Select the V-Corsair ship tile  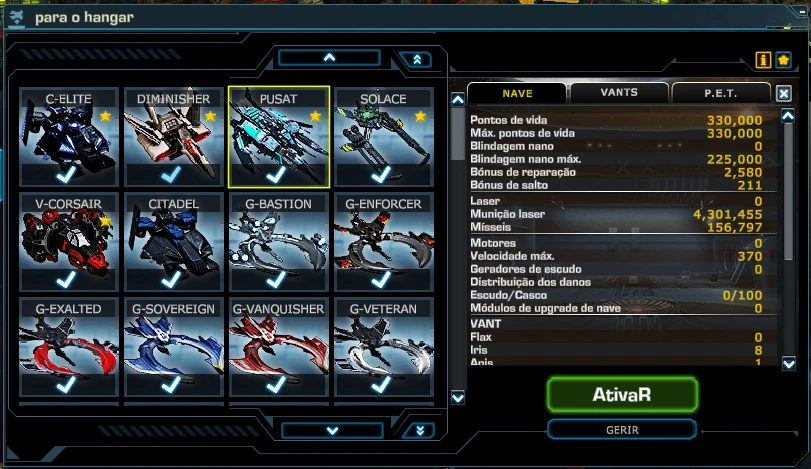click(x=68, y=243)
